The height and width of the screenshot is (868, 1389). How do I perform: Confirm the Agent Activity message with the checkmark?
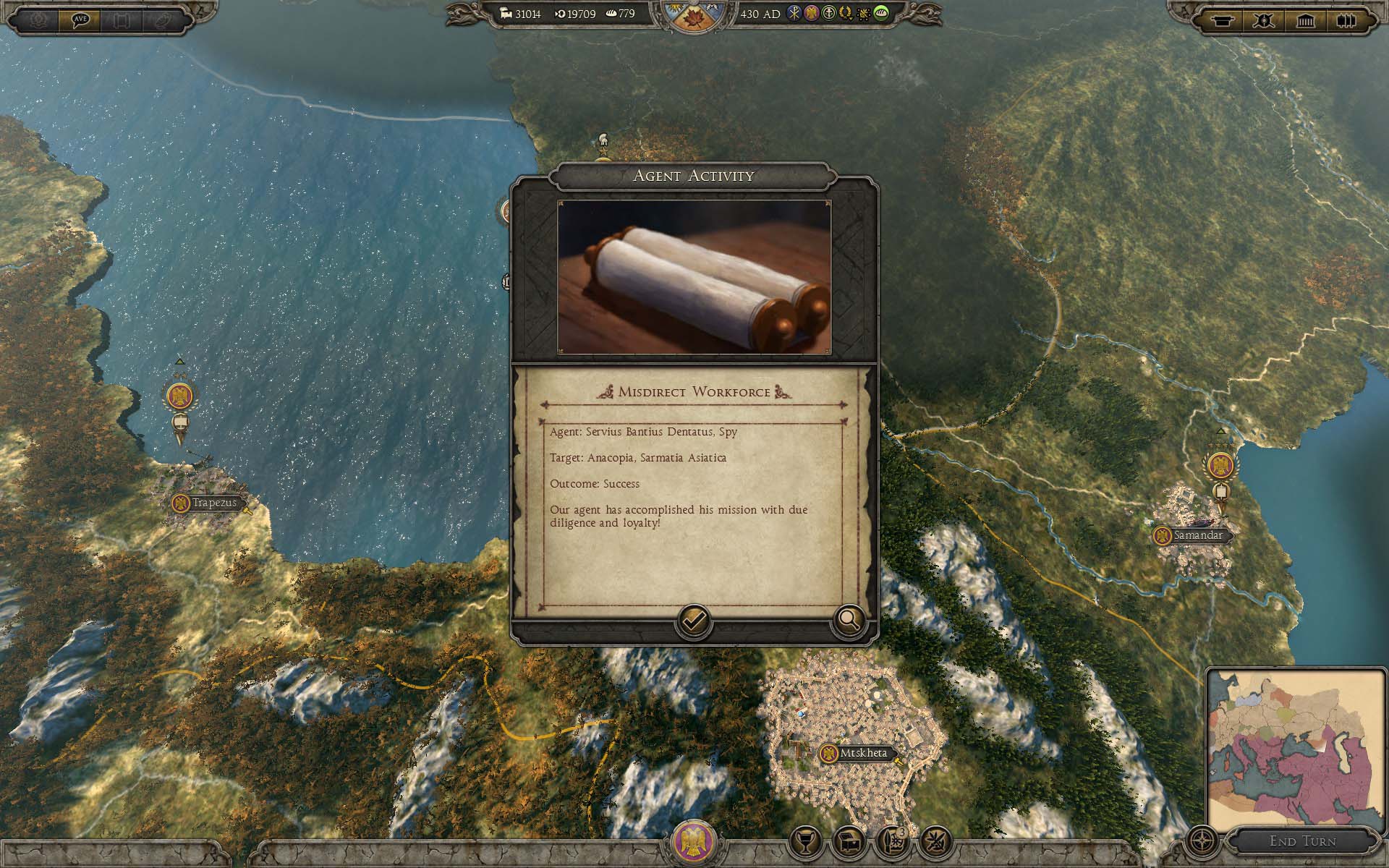click(693, 621)
